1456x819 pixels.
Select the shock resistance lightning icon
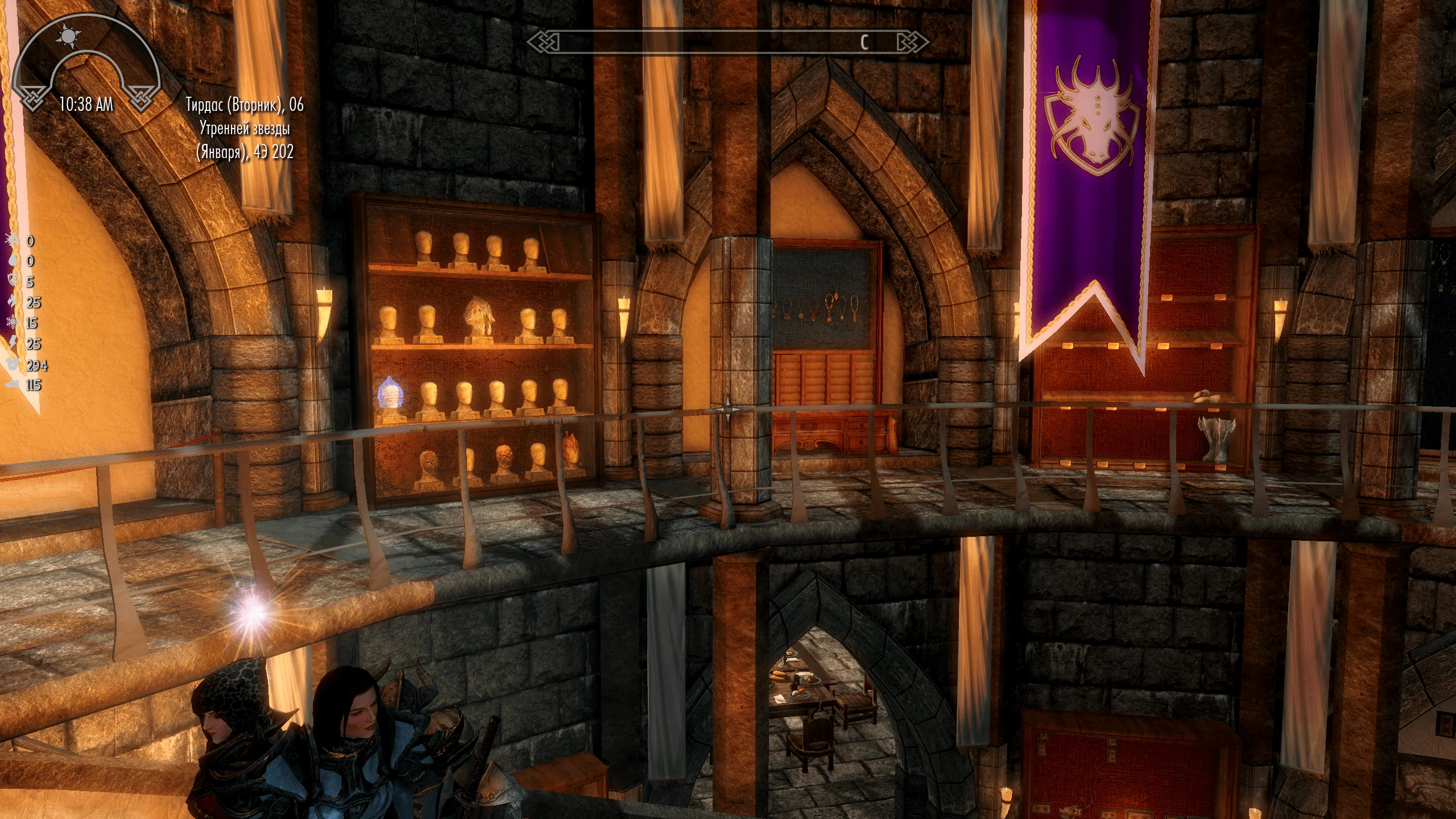click(x=13, y=344)
